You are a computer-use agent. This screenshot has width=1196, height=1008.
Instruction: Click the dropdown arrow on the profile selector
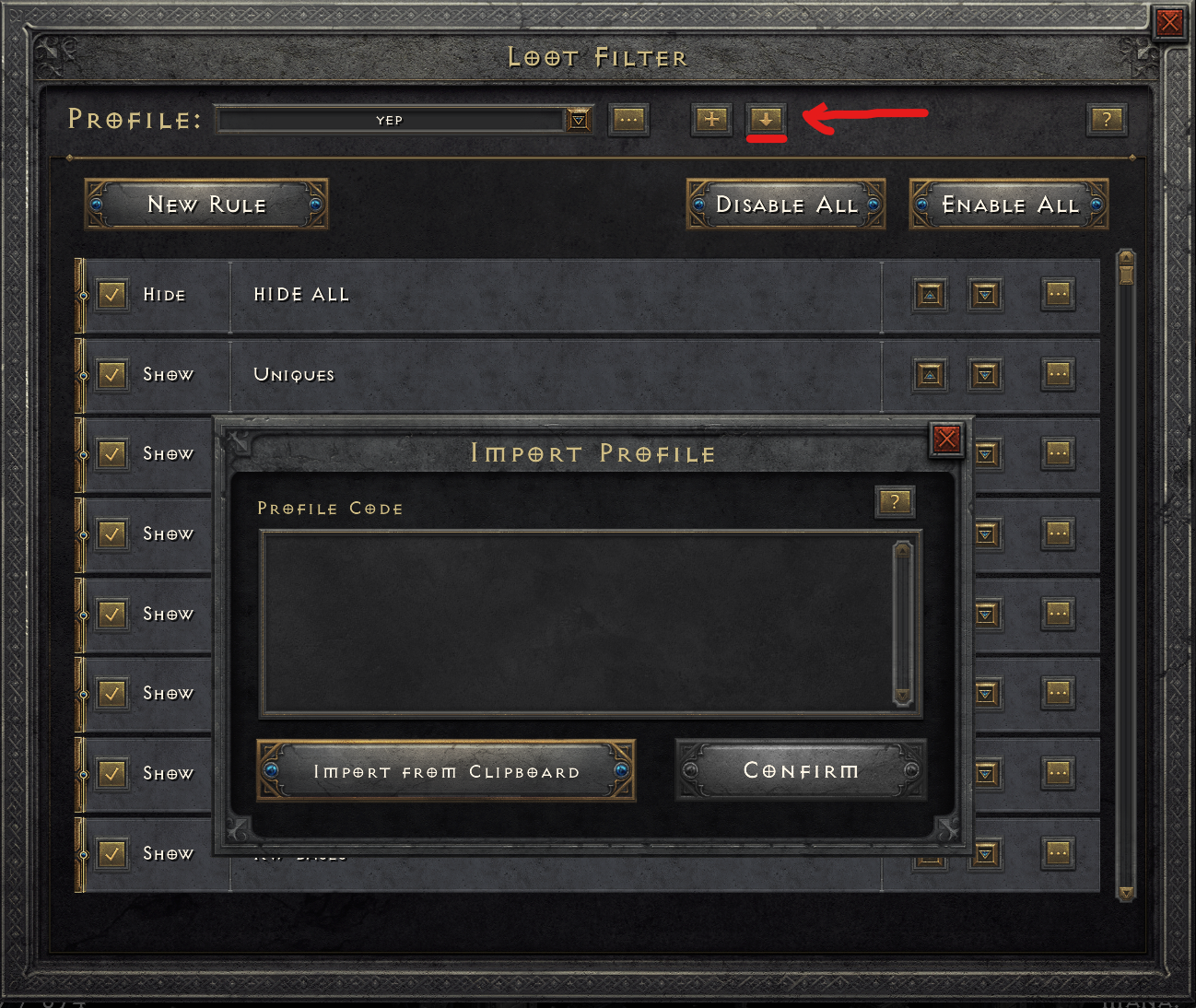579,120
